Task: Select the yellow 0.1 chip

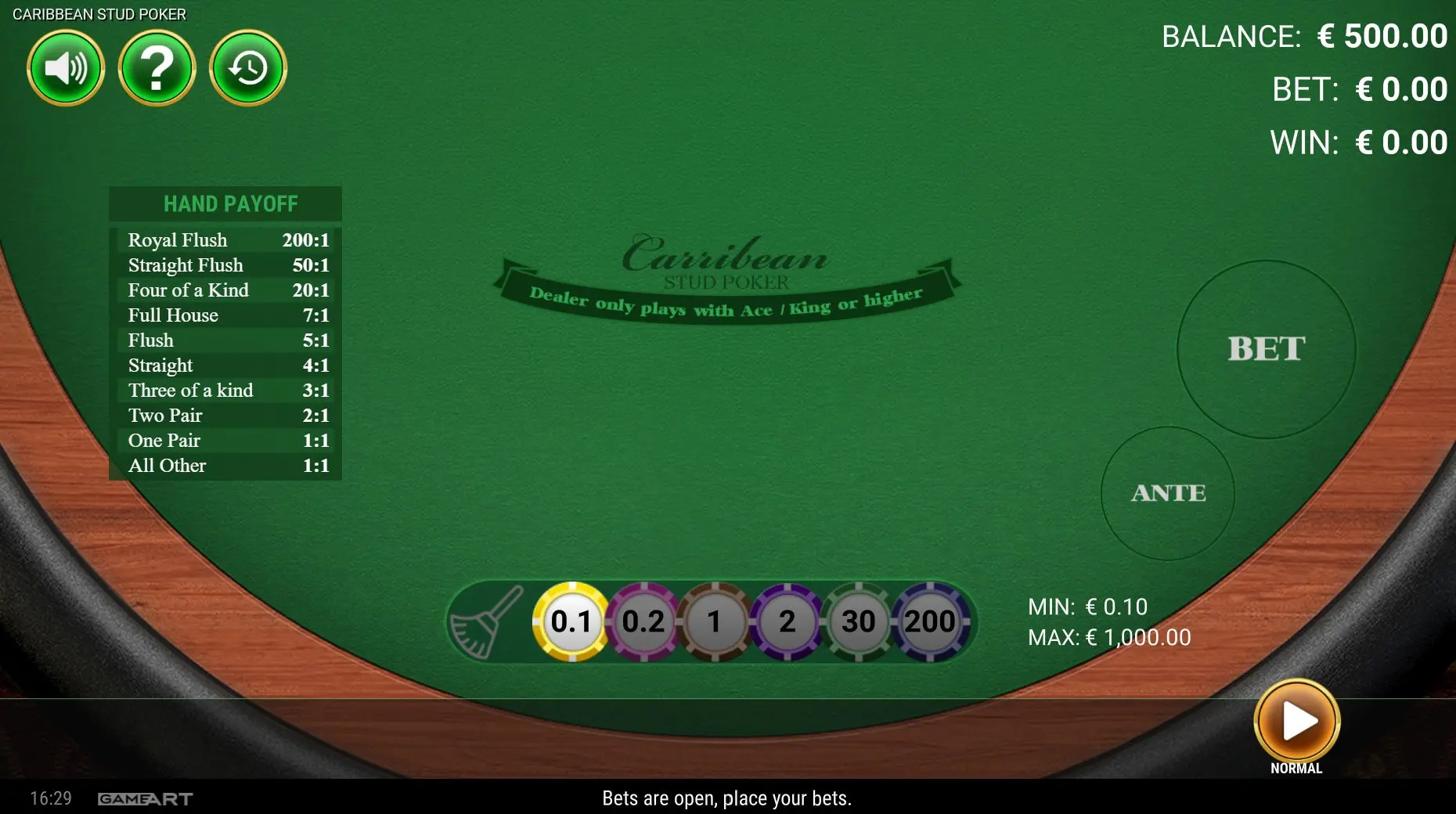Action: tap(571, 622)
